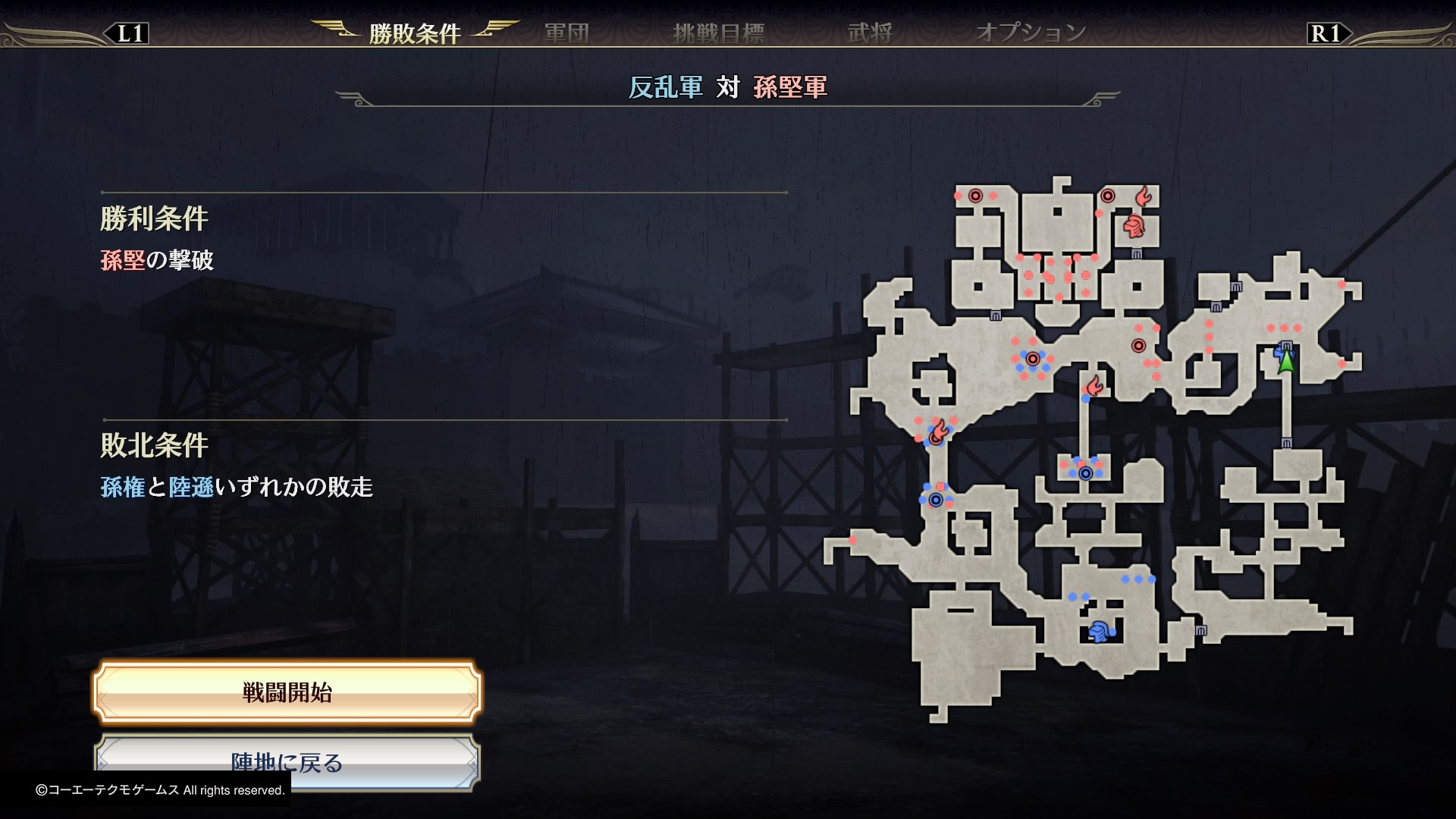Select the blue ally commander helmet icon on map

point(1100,630)
